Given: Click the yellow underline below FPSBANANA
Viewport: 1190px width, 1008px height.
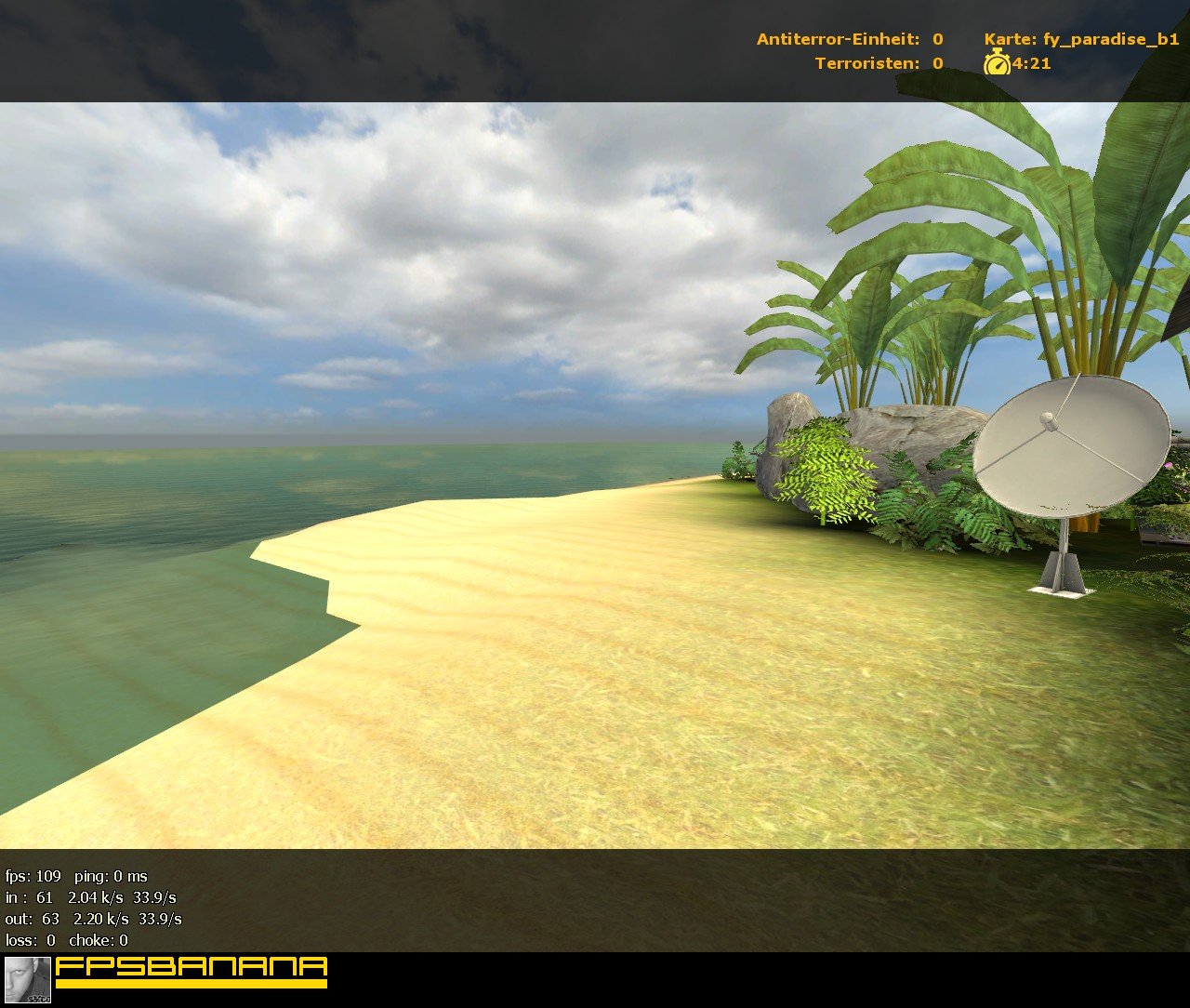Looking at the screenshot, I should tap(191, 983).
